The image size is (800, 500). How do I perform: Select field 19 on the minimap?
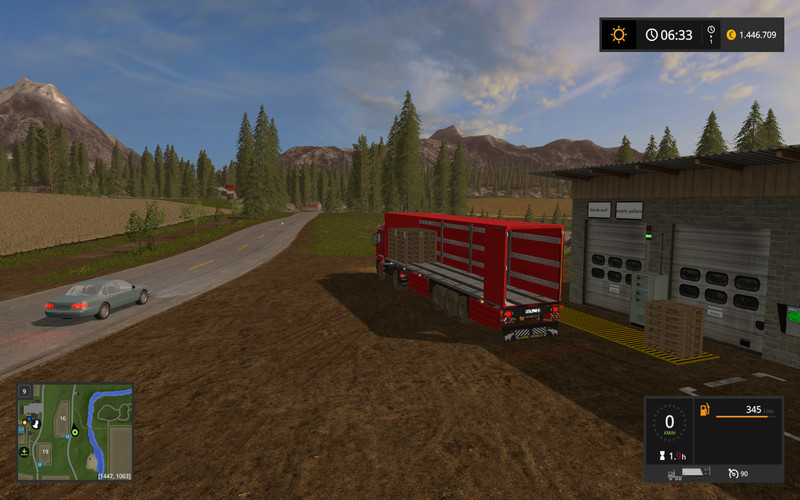pos(46,452)
